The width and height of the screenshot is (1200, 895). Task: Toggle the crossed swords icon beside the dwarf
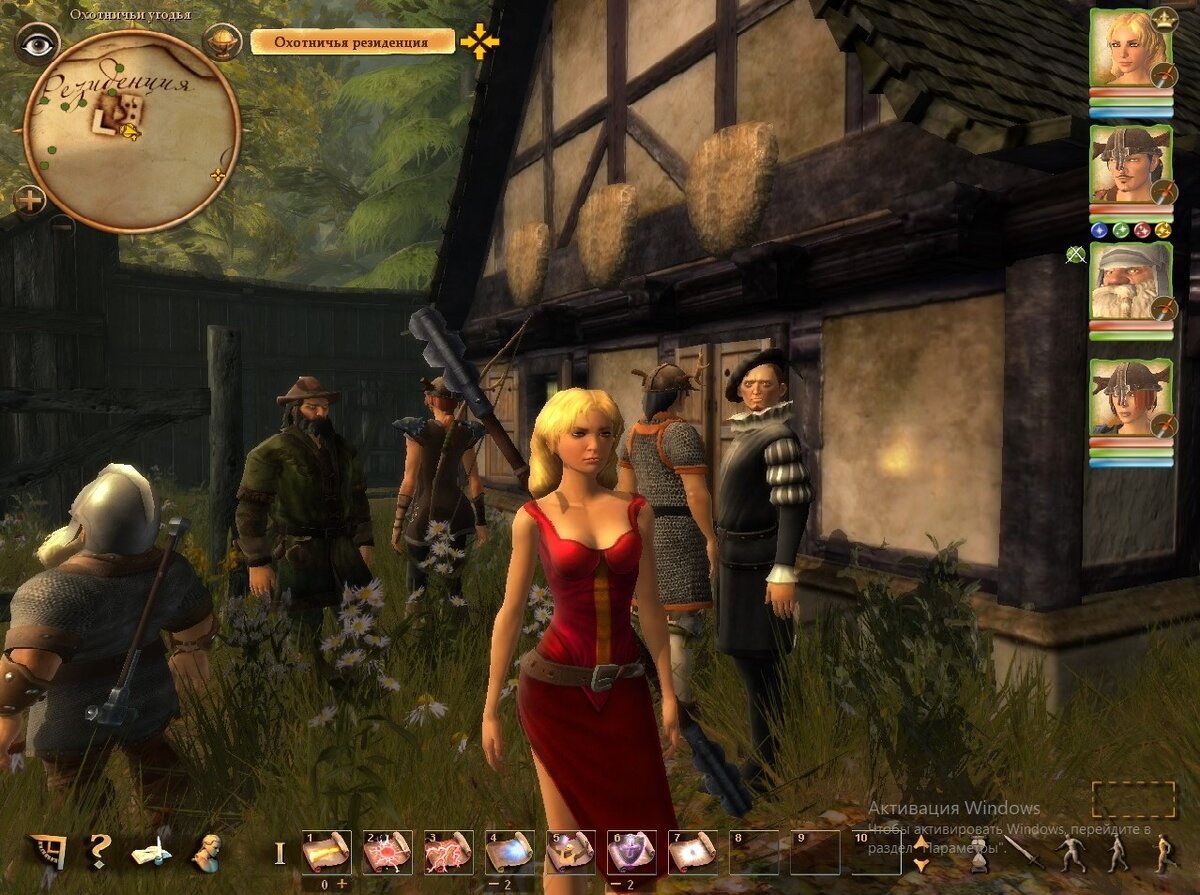[x=1076, y=255]
